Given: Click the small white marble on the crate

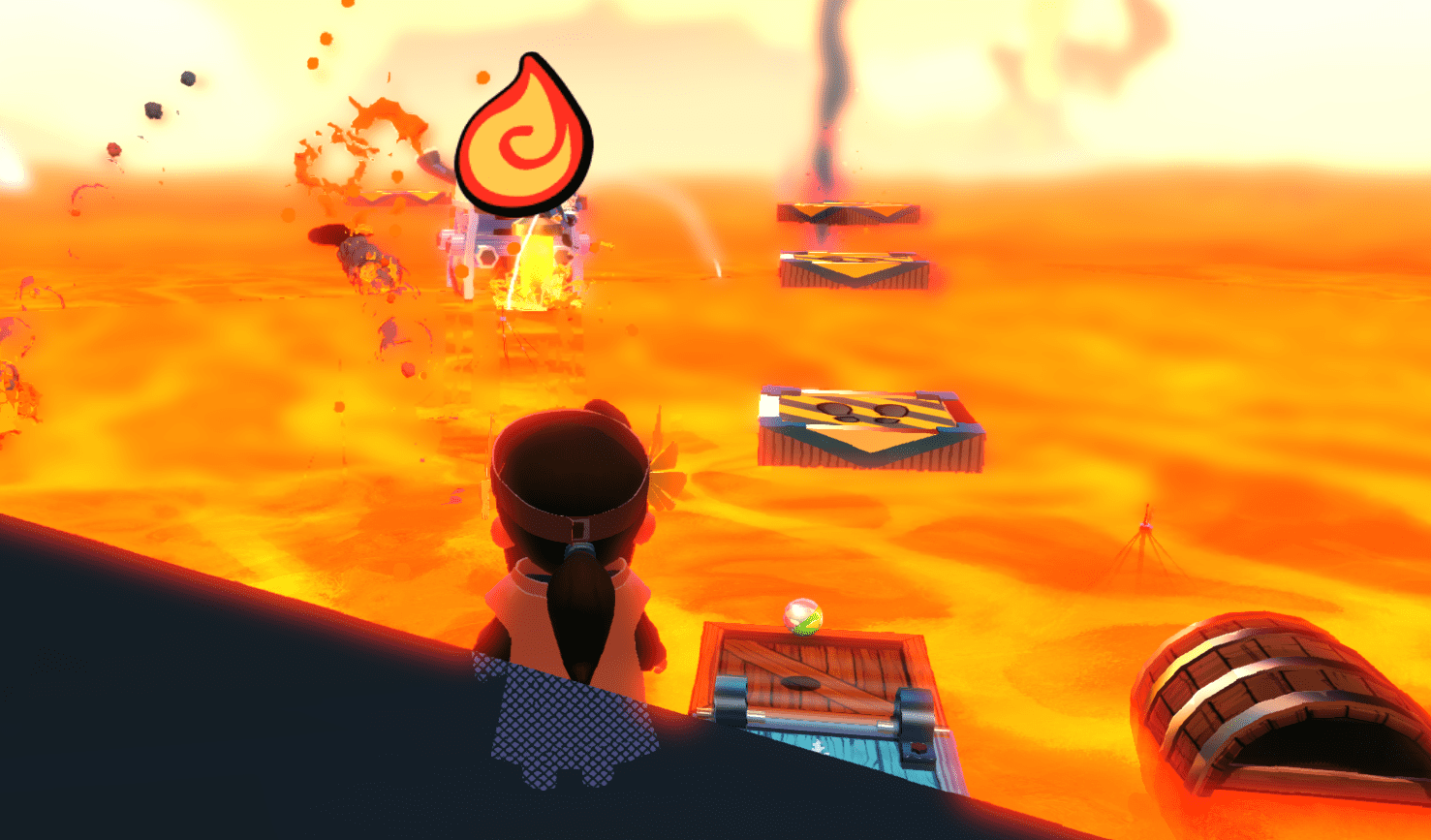Looking at the screenshot, I should 800,617.
